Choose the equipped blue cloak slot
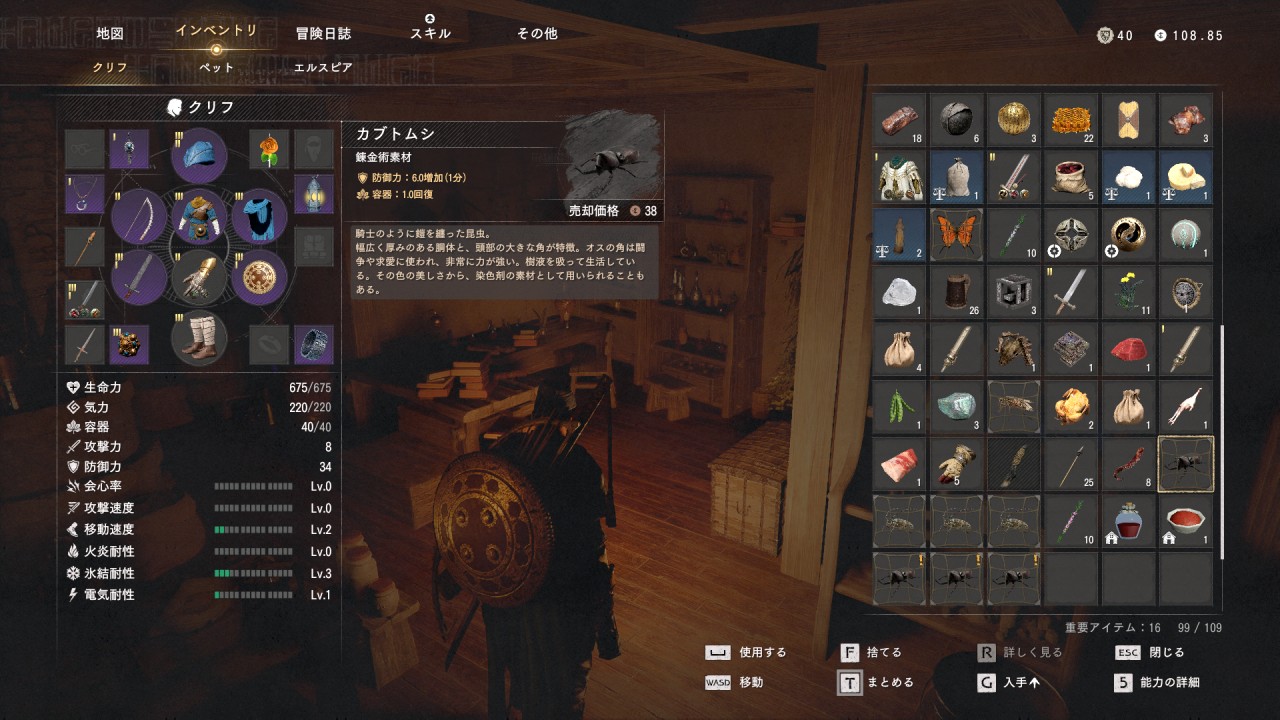The height and width of the screenshot is (720, 1280). click(x=260, y=216)
